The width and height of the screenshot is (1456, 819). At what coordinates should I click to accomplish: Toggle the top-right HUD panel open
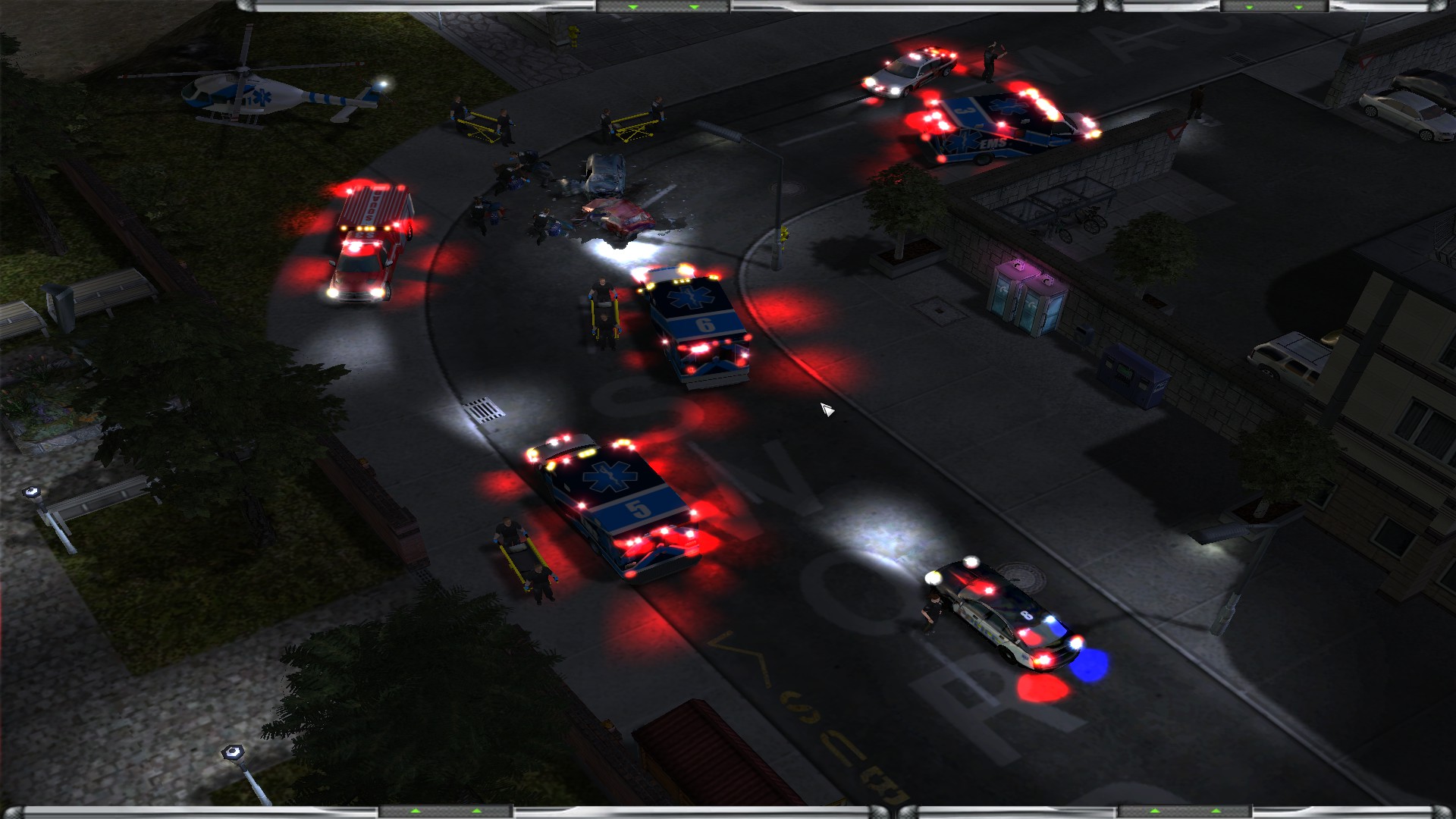point(1274,8)
